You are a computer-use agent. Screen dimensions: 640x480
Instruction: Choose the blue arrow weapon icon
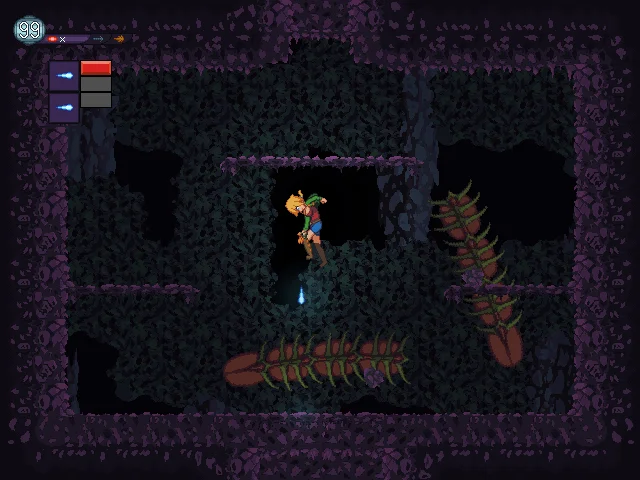pos(98,39)
